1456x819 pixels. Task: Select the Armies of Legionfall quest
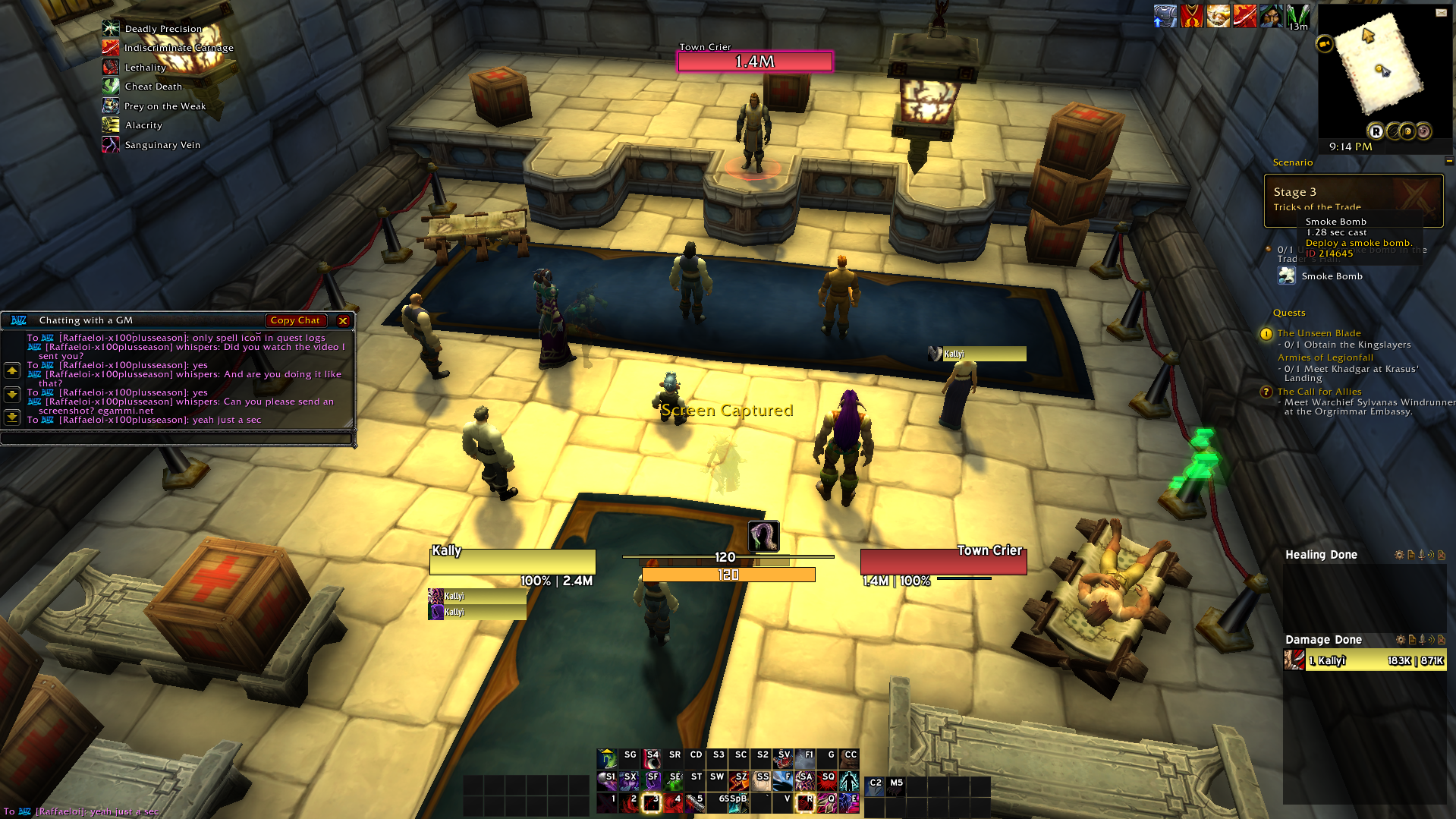coord(1325,358)
